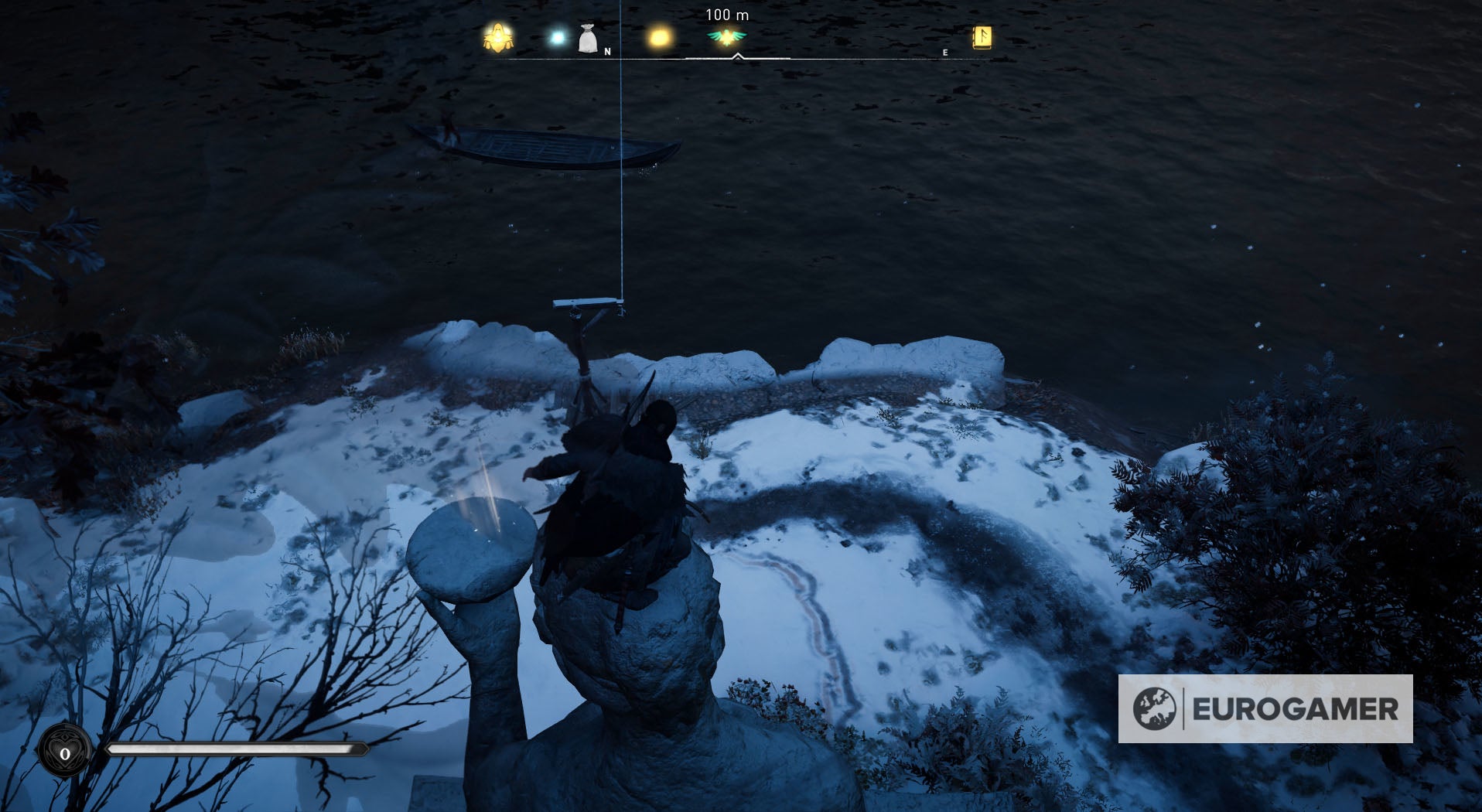1482x812 pixels.
Task: Select the 100 m distance label
Action: pos(728,13)
